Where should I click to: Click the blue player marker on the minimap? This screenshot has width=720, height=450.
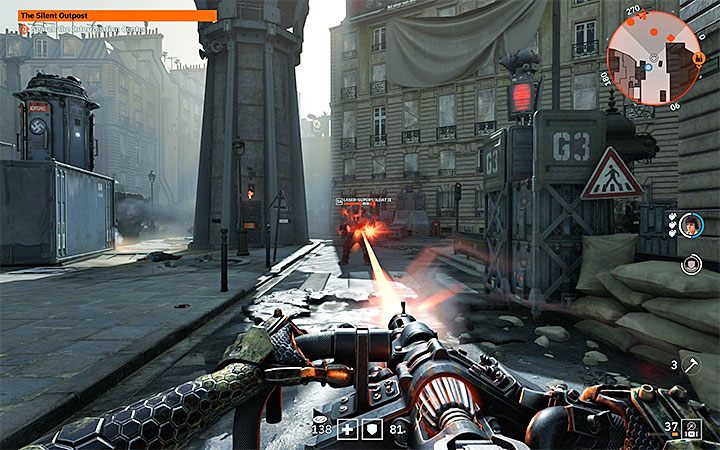(649, 67)
